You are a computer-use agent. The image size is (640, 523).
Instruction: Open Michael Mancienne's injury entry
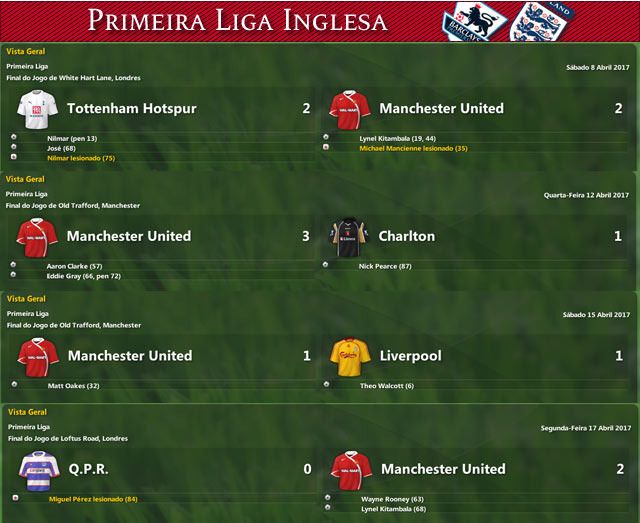(413, 147)
